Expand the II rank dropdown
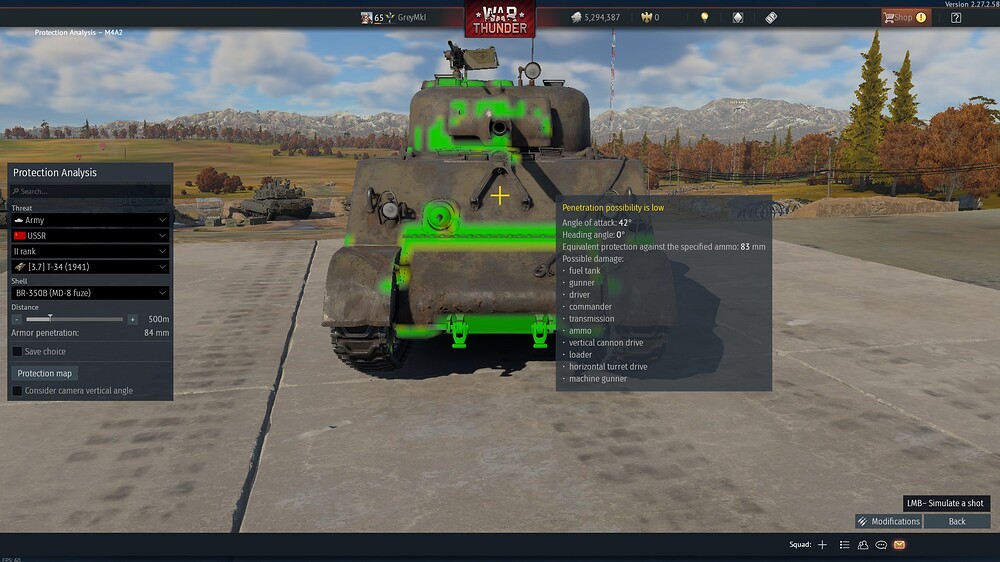 pyautogui.click(x=90, y=251)
